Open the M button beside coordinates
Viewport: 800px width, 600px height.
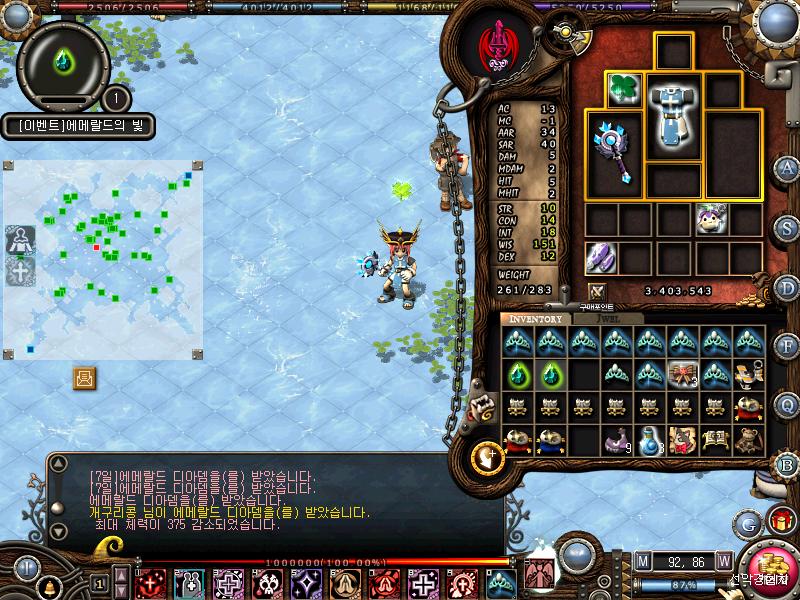point(642,561)
